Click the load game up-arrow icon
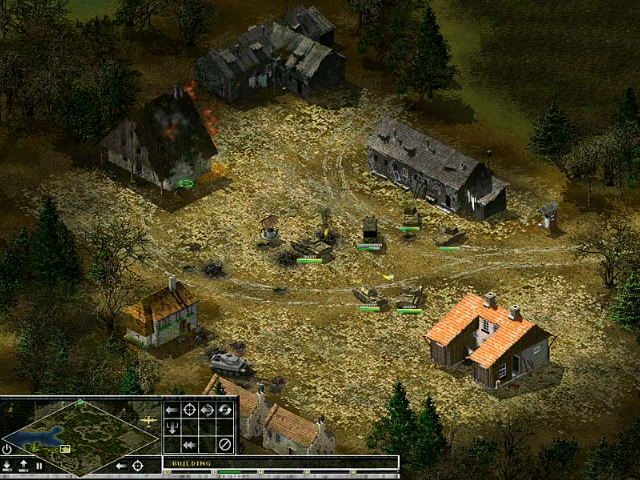The width and height of the screenshot is (640, 480). click(x=24, y=466)
